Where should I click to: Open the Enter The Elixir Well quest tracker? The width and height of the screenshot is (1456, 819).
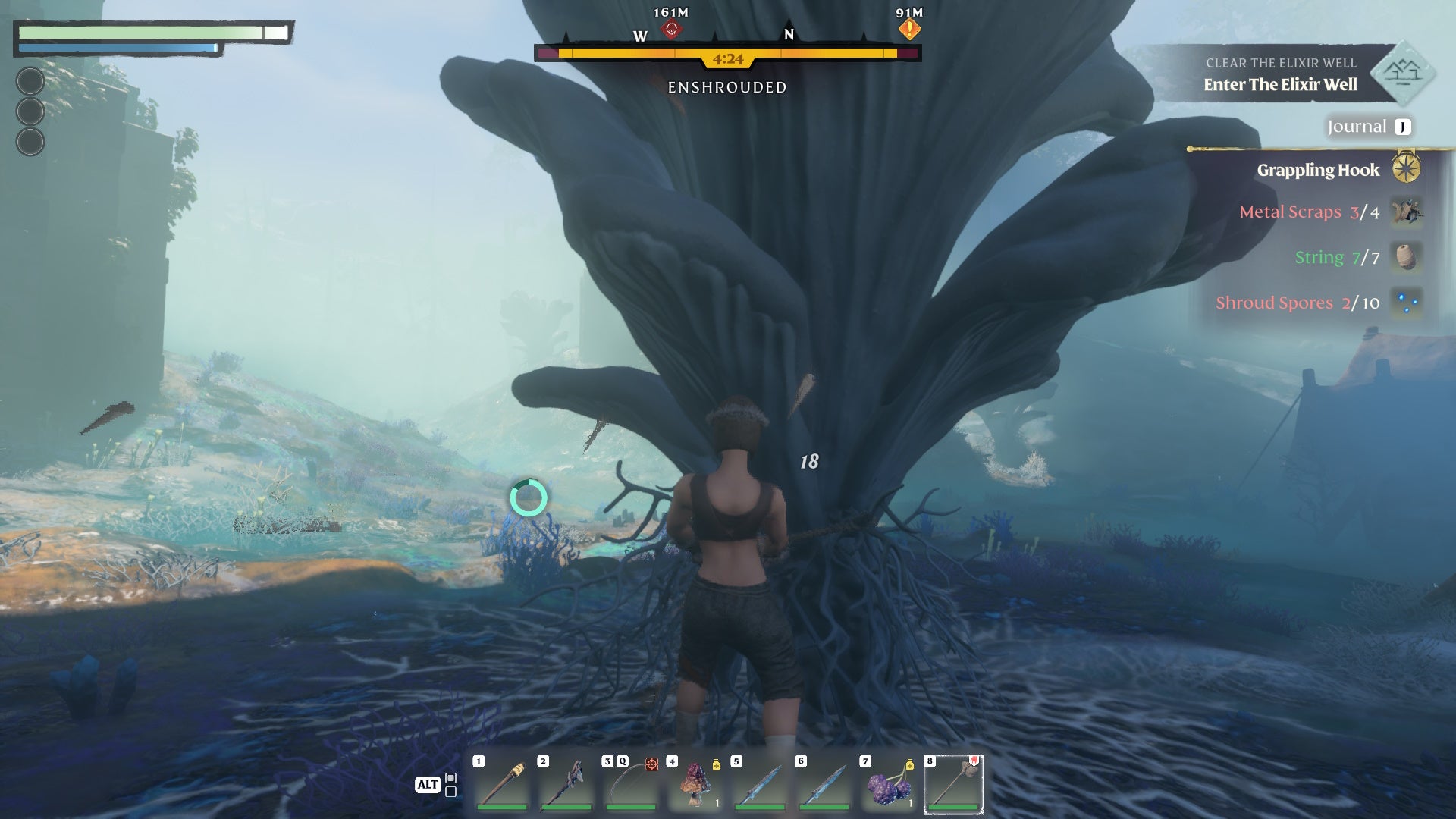pyautogui.click(x=1280, y=84)
